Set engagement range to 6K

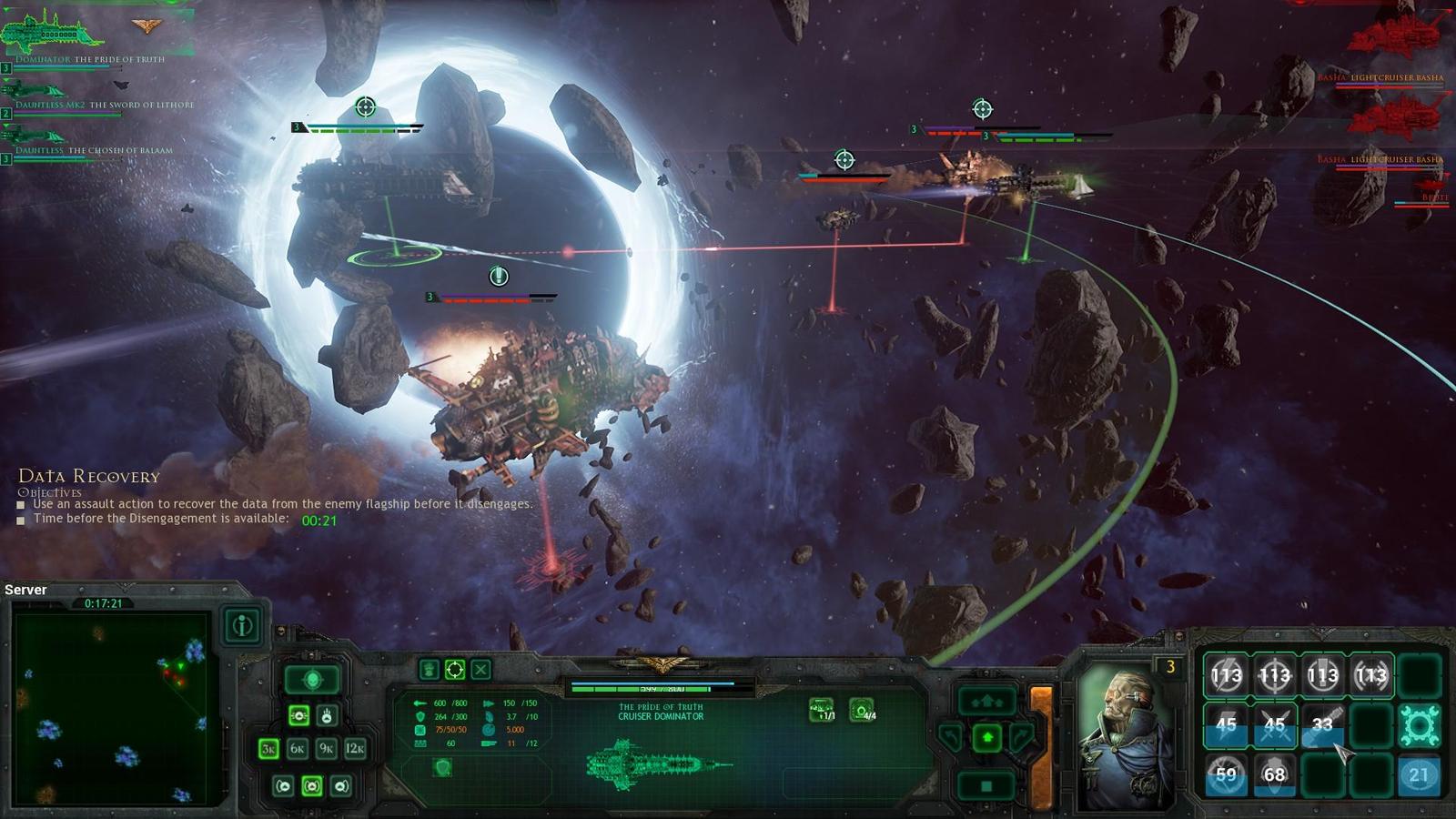tap(298, 749)
